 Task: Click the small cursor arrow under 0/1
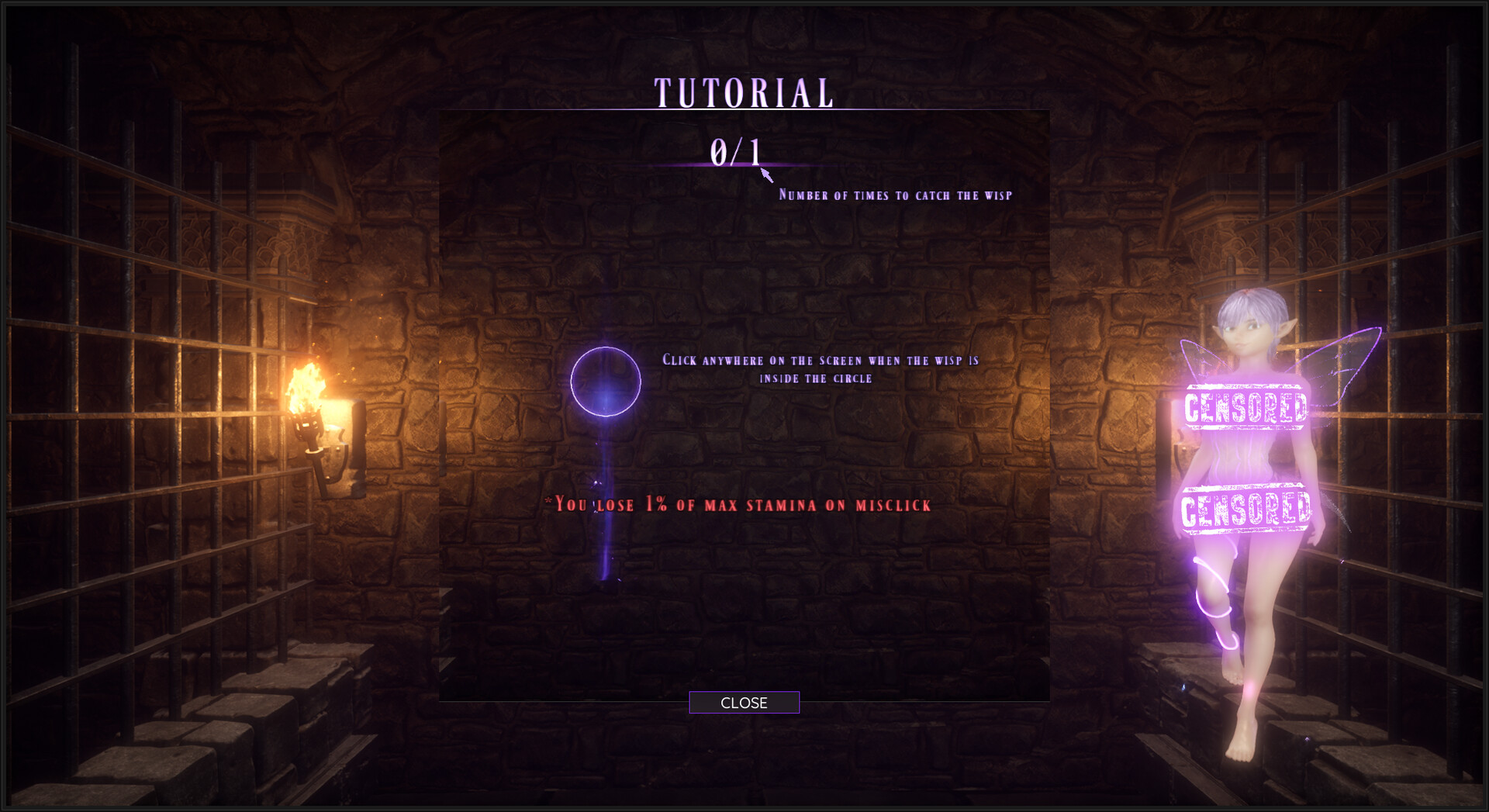pyautogui.click(x=766, y=176)
